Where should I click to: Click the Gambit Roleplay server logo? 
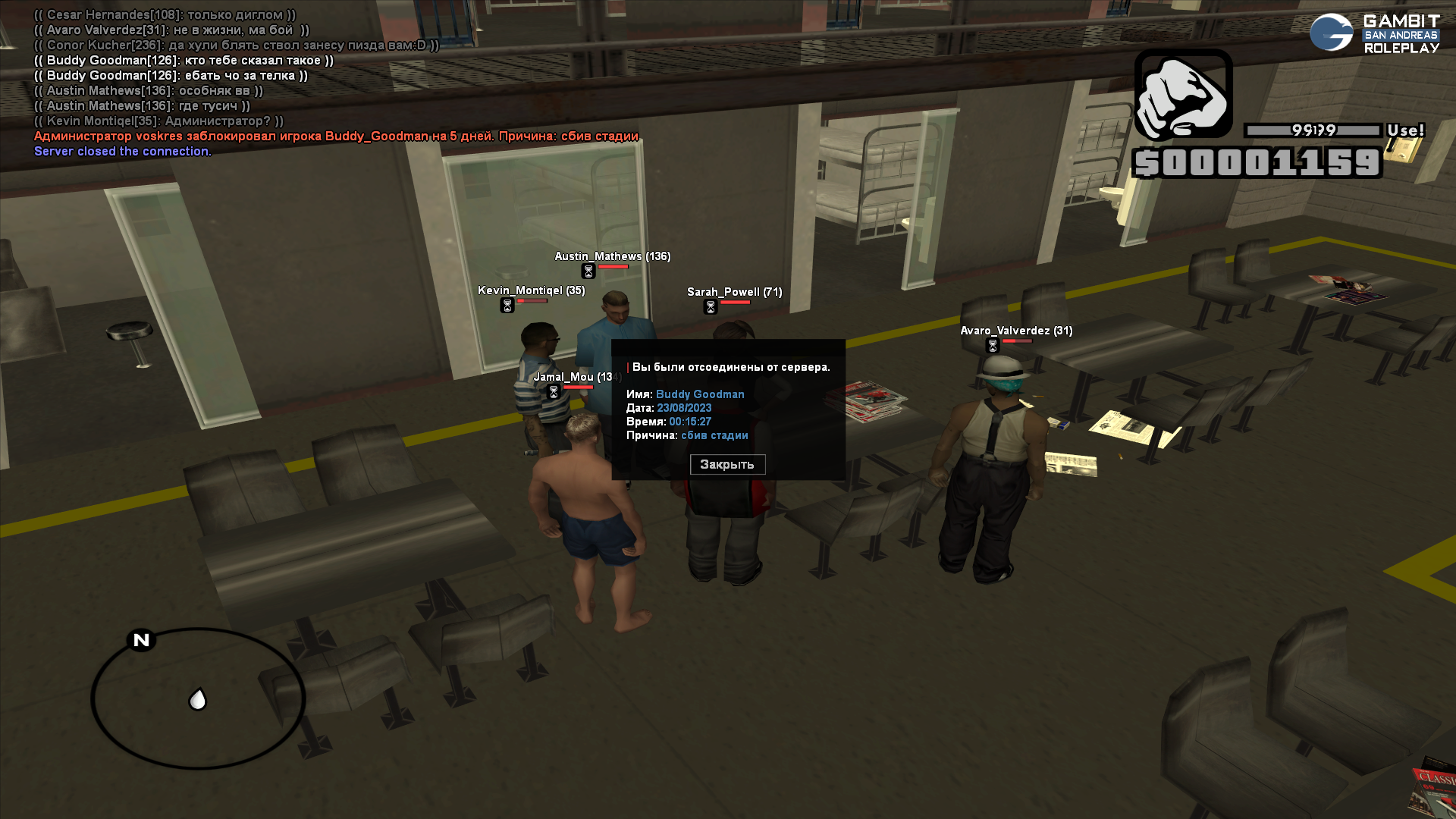1374,33
